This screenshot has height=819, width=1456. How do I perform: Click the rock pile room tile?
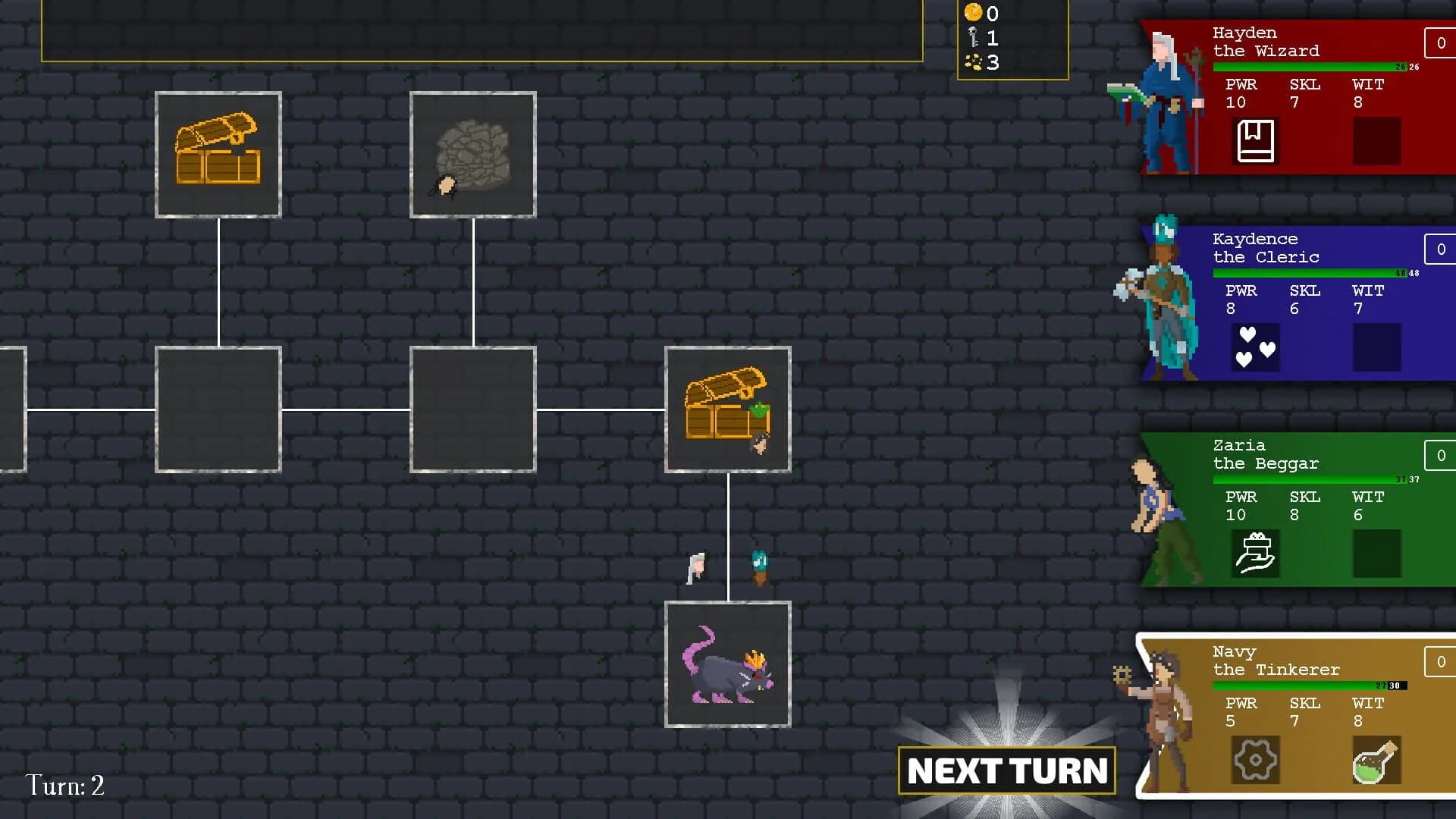coord(472,154)
